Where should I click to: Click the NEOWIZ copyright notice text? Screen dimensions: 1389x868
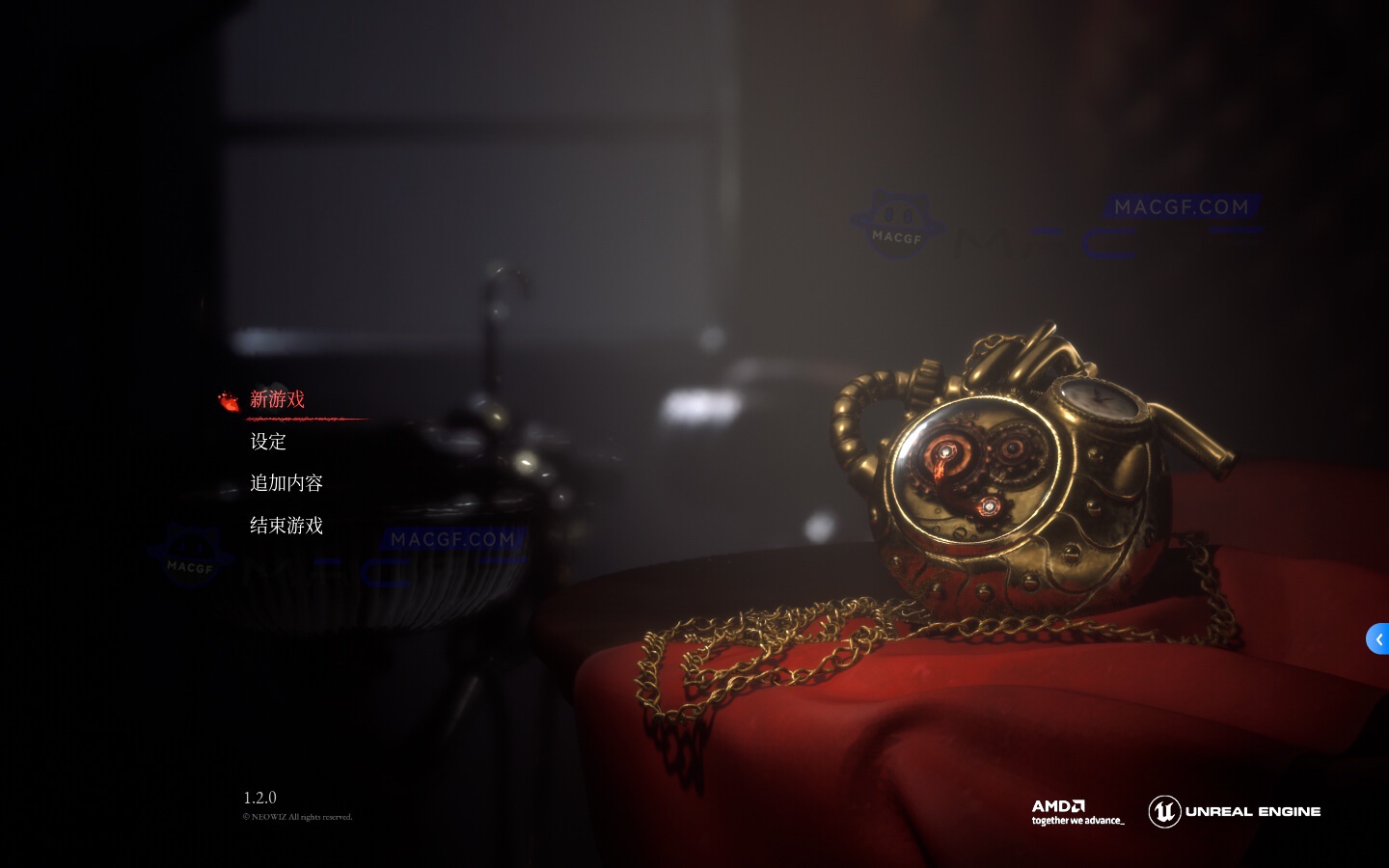pos(298,817)
